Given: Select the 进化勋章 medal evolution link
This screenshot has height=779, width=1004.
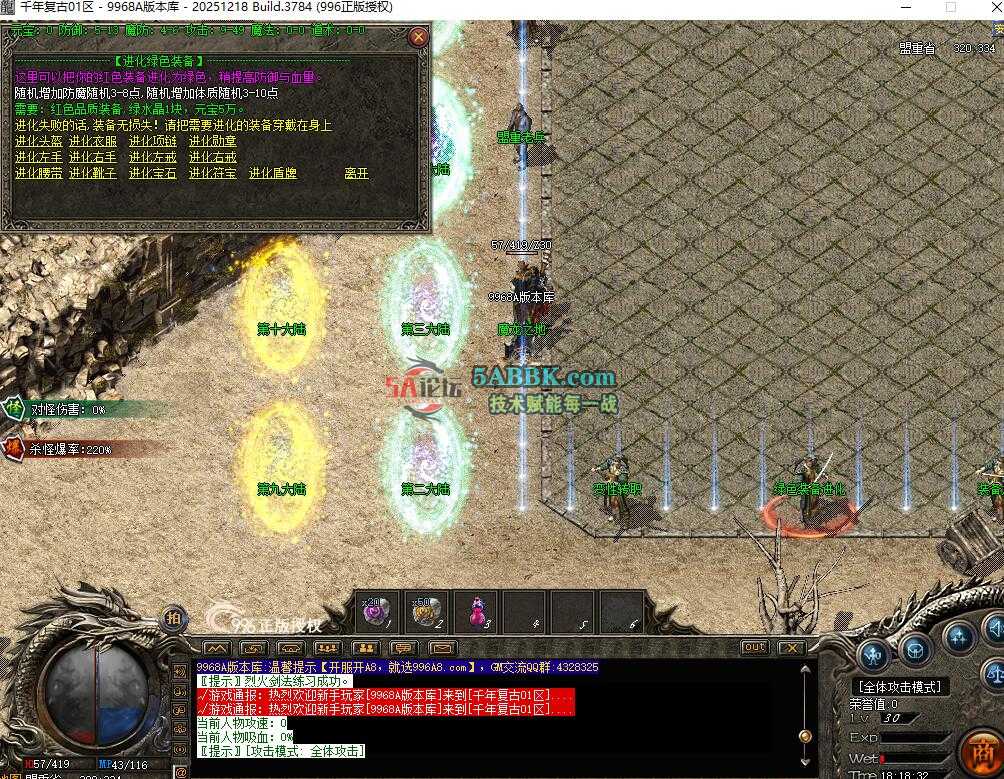Looking at the screenshot, I should [213, 141].
